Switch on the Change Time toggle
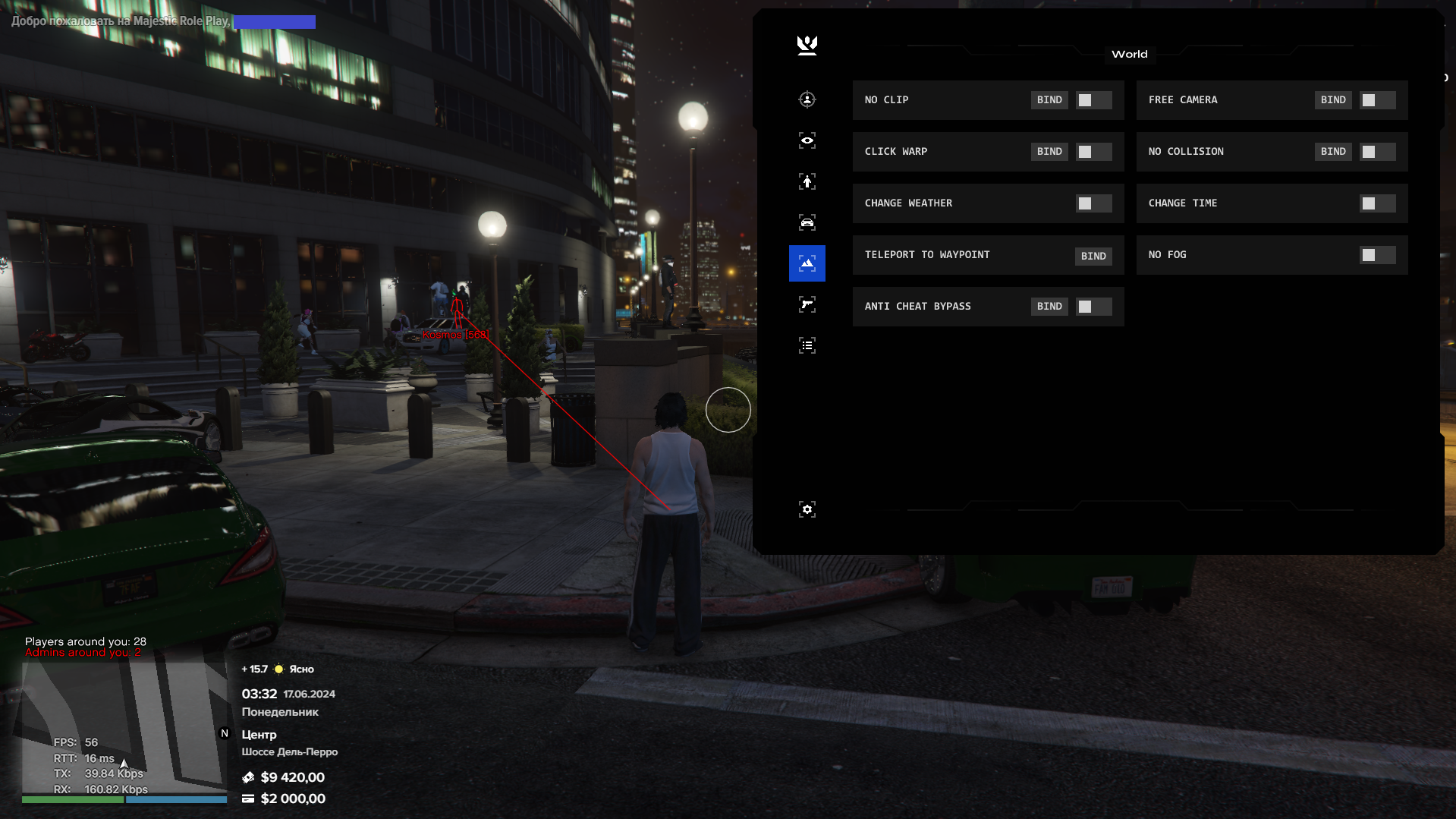This screenshot has height=819, width=1456. click(x=1377, y=203)
